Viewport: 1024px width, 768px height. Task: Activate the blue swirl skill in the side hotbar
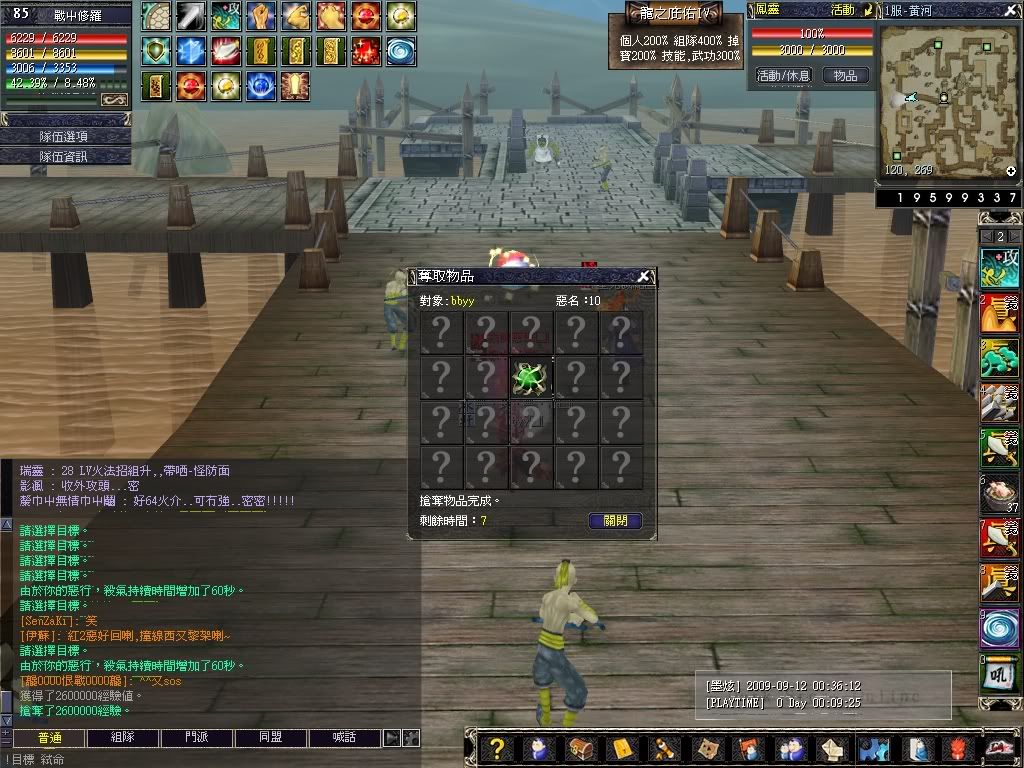click(999, 630)
